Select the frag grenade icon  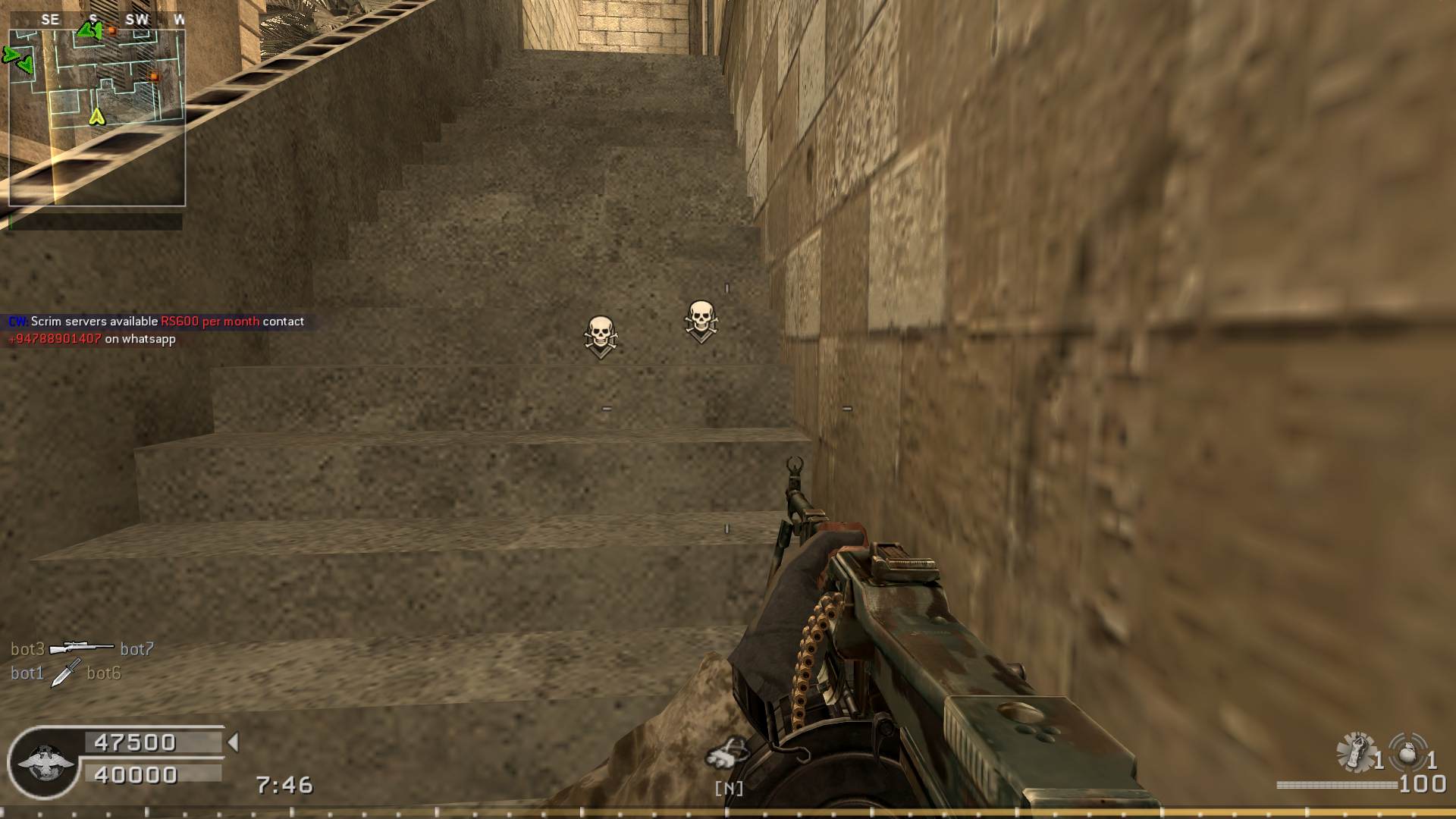1407,752
